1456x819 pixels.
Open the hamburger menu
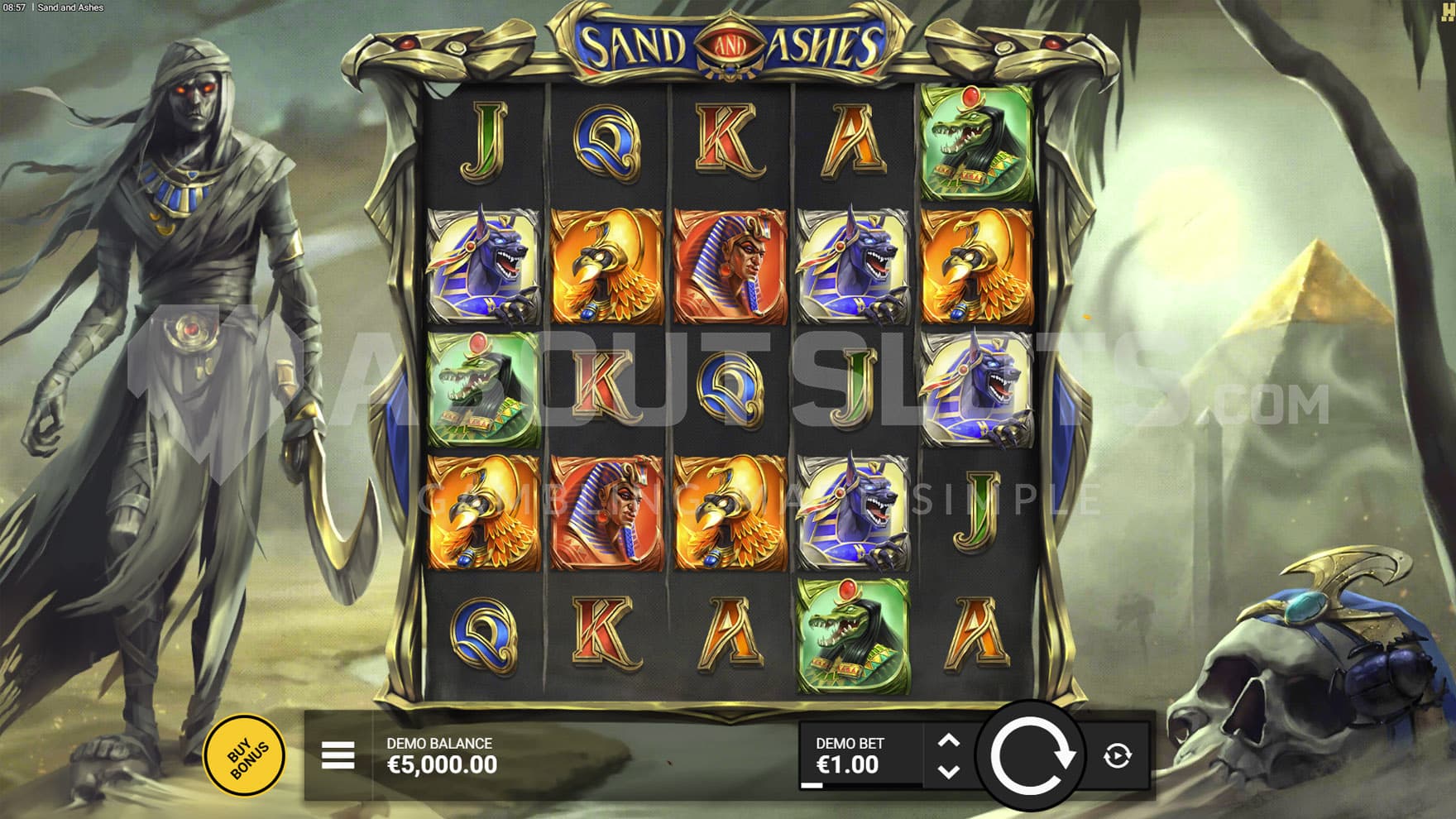338,755
